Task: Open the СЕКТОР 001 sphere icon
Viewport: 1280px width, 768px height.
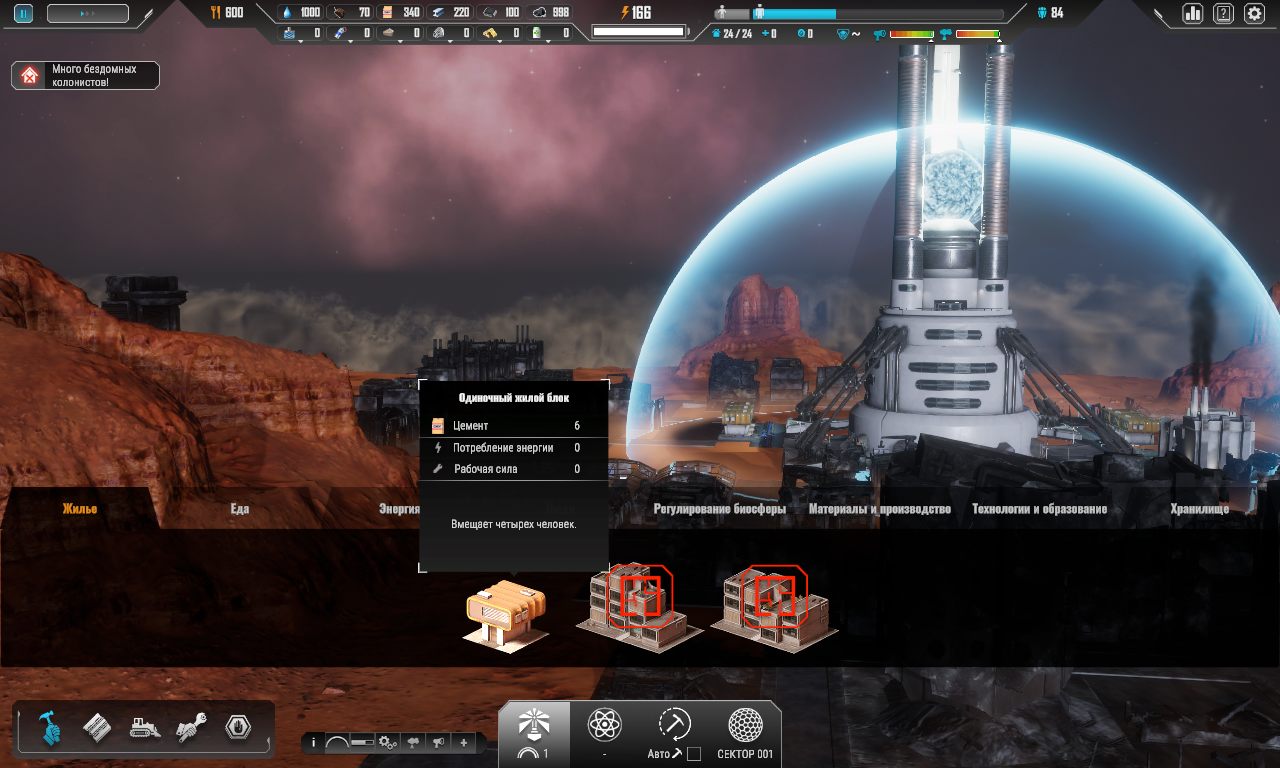Action: point(743,722)
